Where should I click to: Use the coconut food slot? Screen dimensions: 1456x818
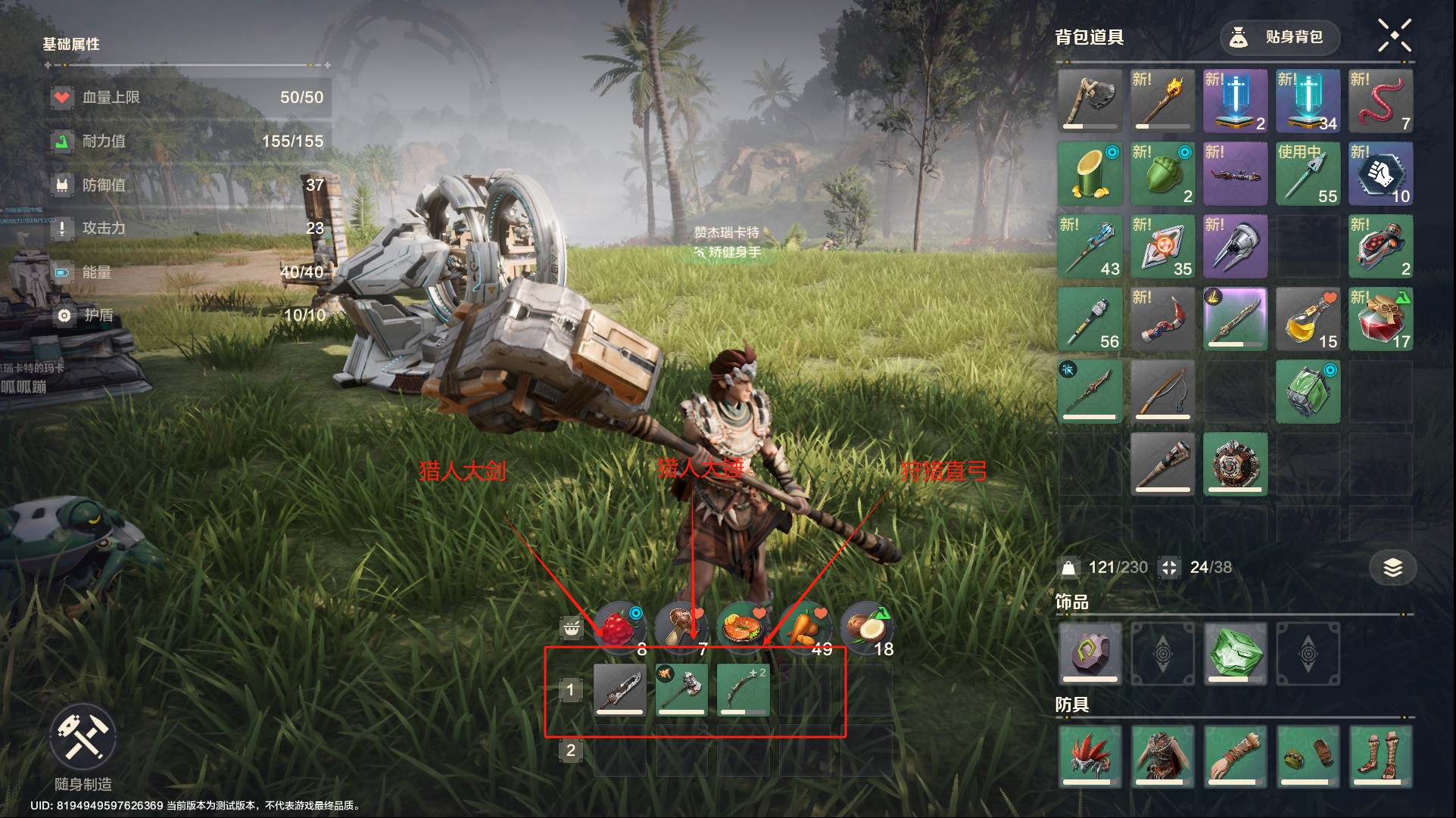[x=867, y=627]
